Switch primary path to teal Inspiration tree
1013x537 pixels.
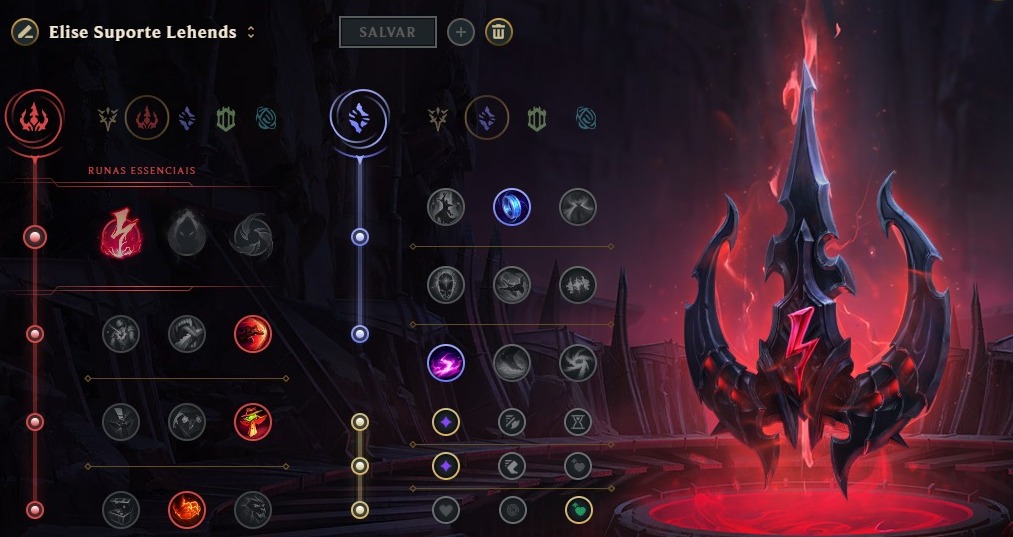coord(265,120)
